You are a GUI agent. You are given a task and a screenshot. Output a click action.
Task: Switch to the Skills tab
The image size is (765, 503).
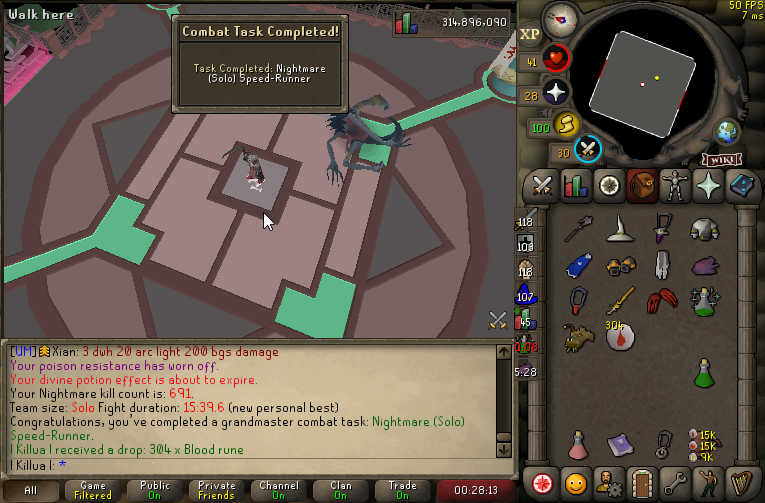point(575,186)
